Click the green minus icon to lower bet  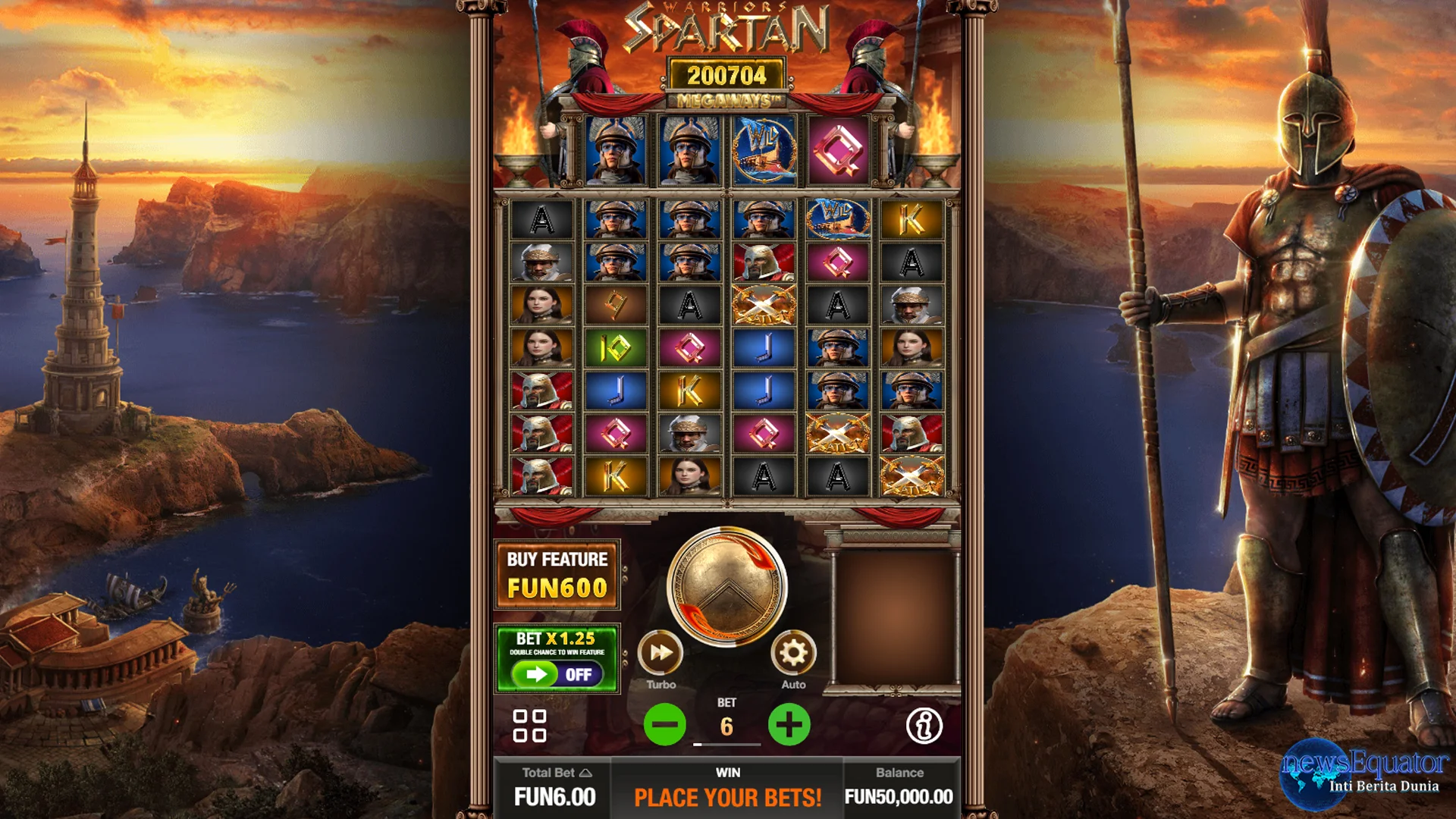[x=663, y=724]
